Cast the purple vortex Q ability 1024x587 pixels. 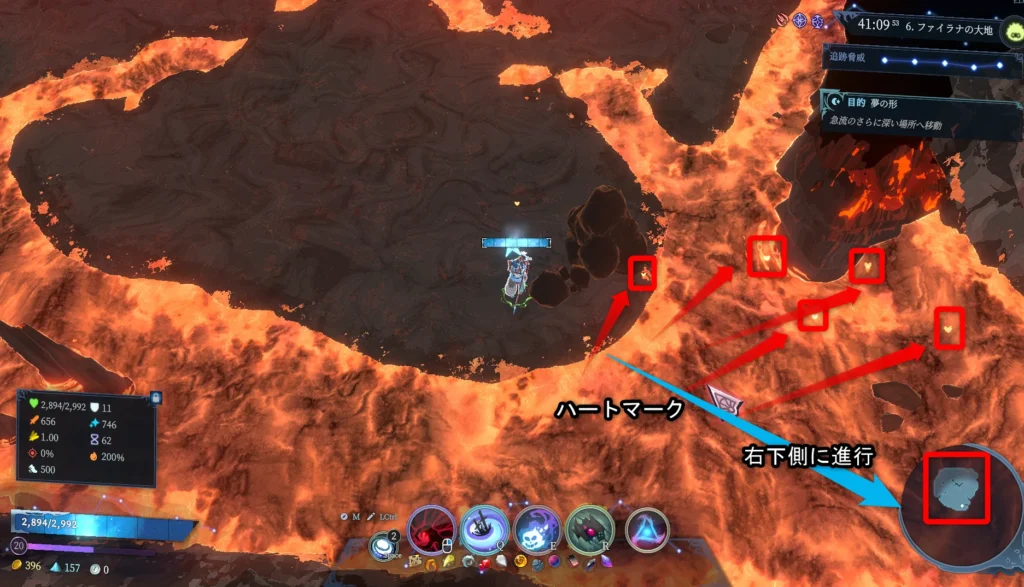pyautogui.click(x=485, y=530)
